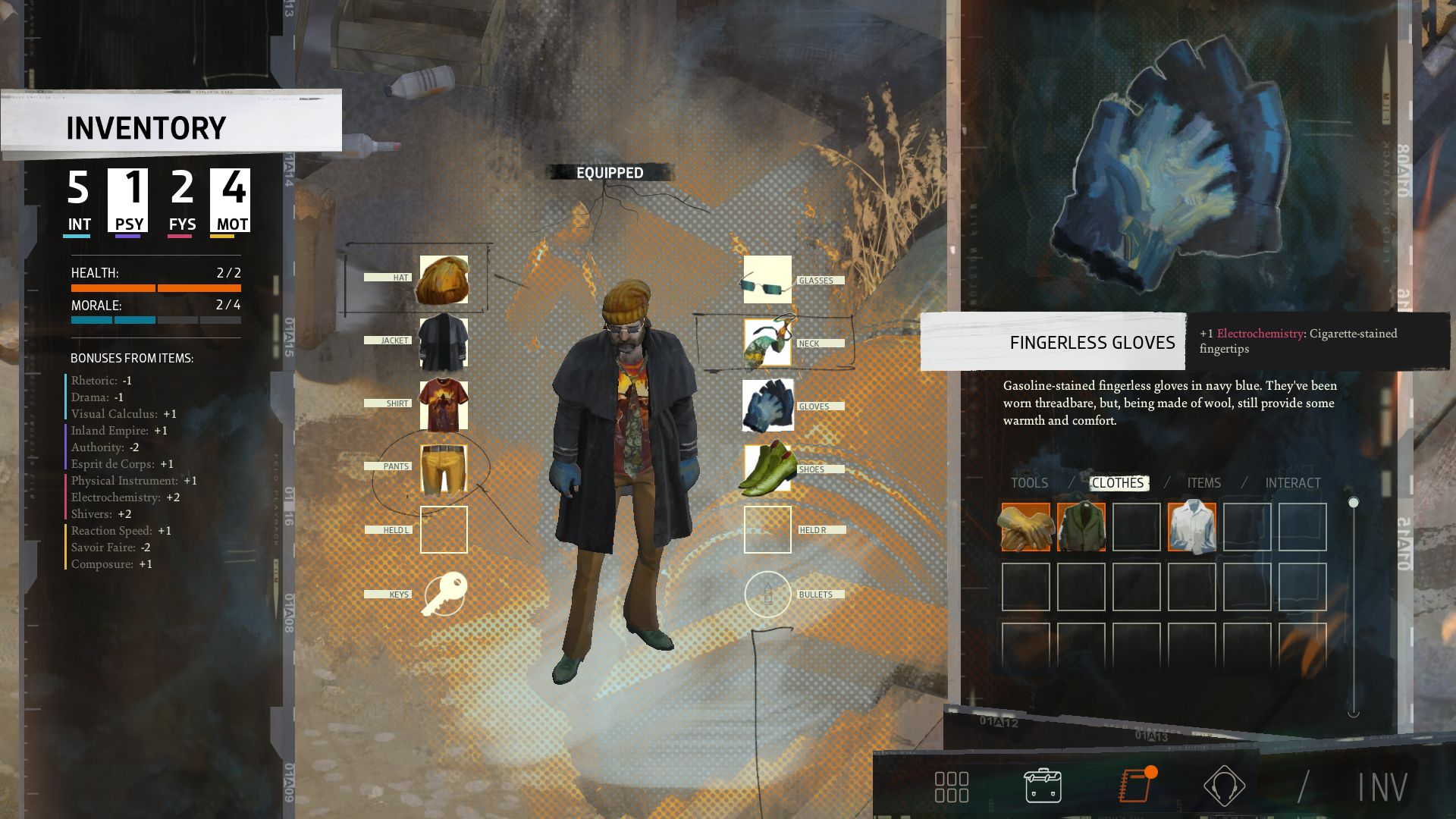The height and width of the screenshot is (819, 1456).
Task: Select the equipped black jacket slot
Action: tap(444, 342)
